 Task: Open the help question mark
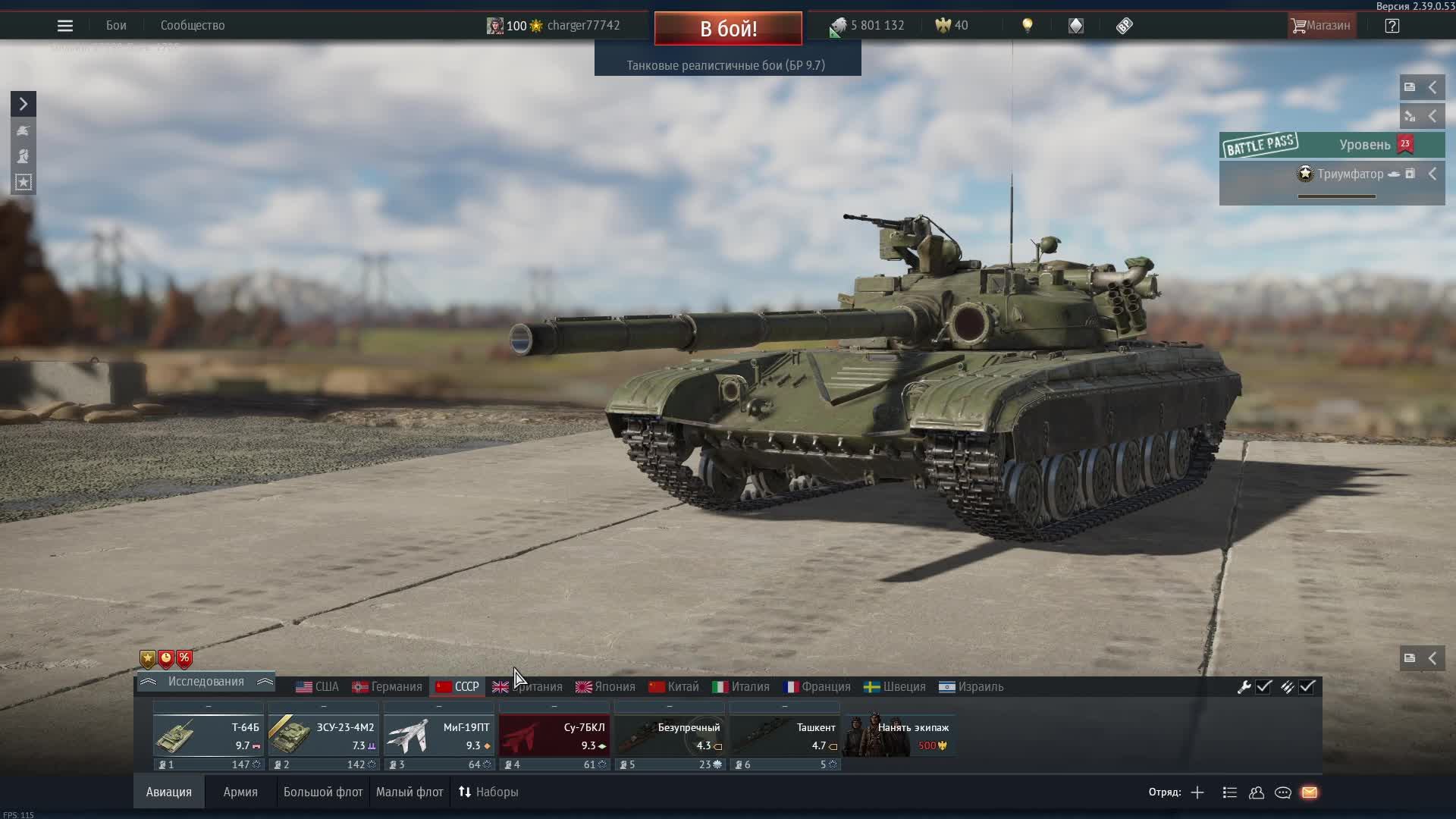coord(1392,26)
